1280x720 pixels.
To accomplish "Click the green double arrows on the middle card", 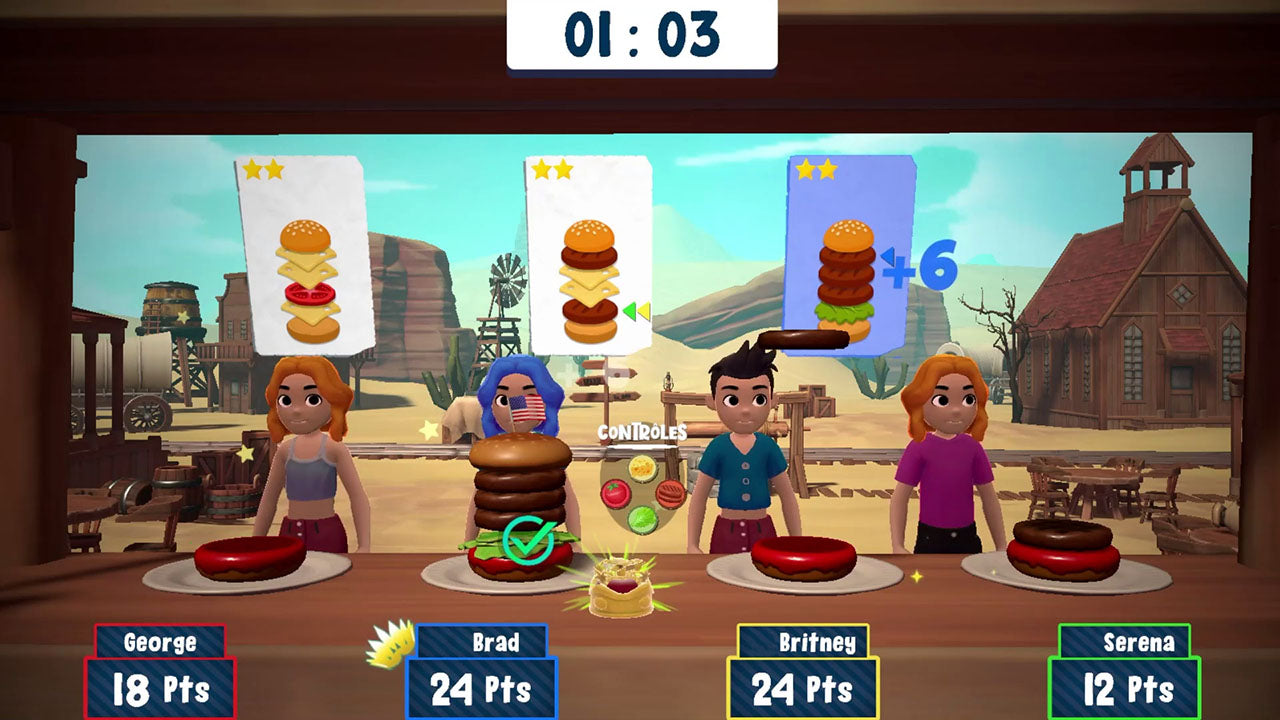I will 634,311.
